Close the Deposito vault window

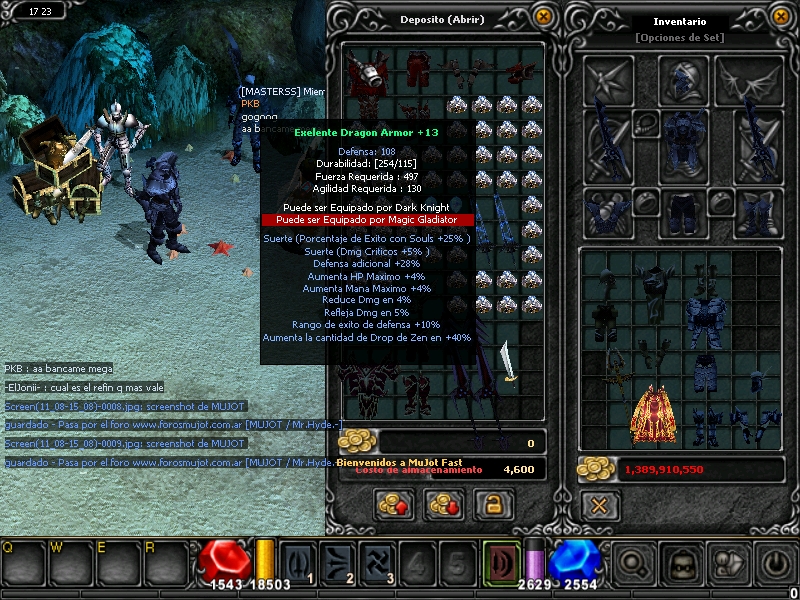coord(543,16)
